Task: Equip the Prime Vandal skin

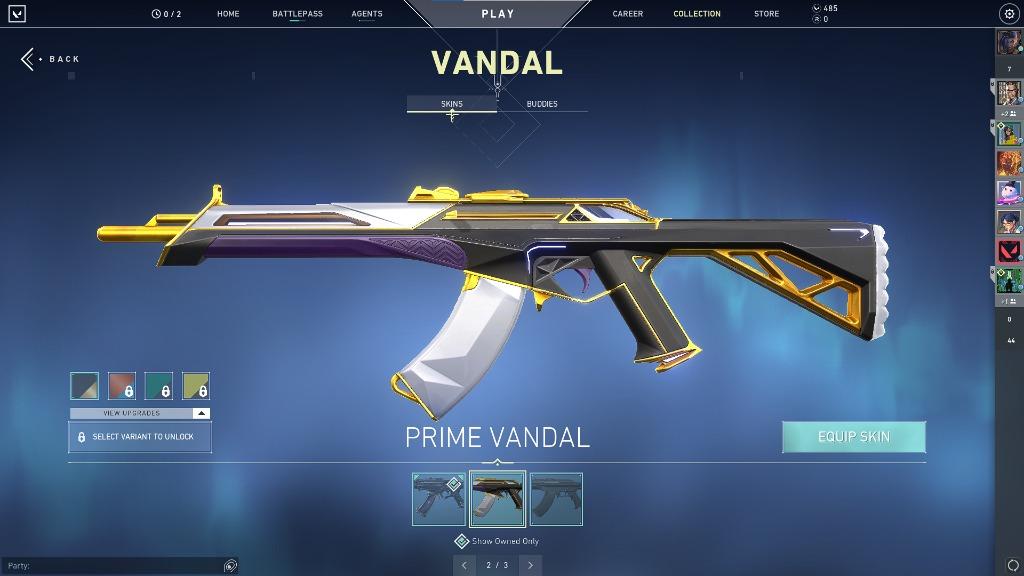Action: (x=853, y=437)
